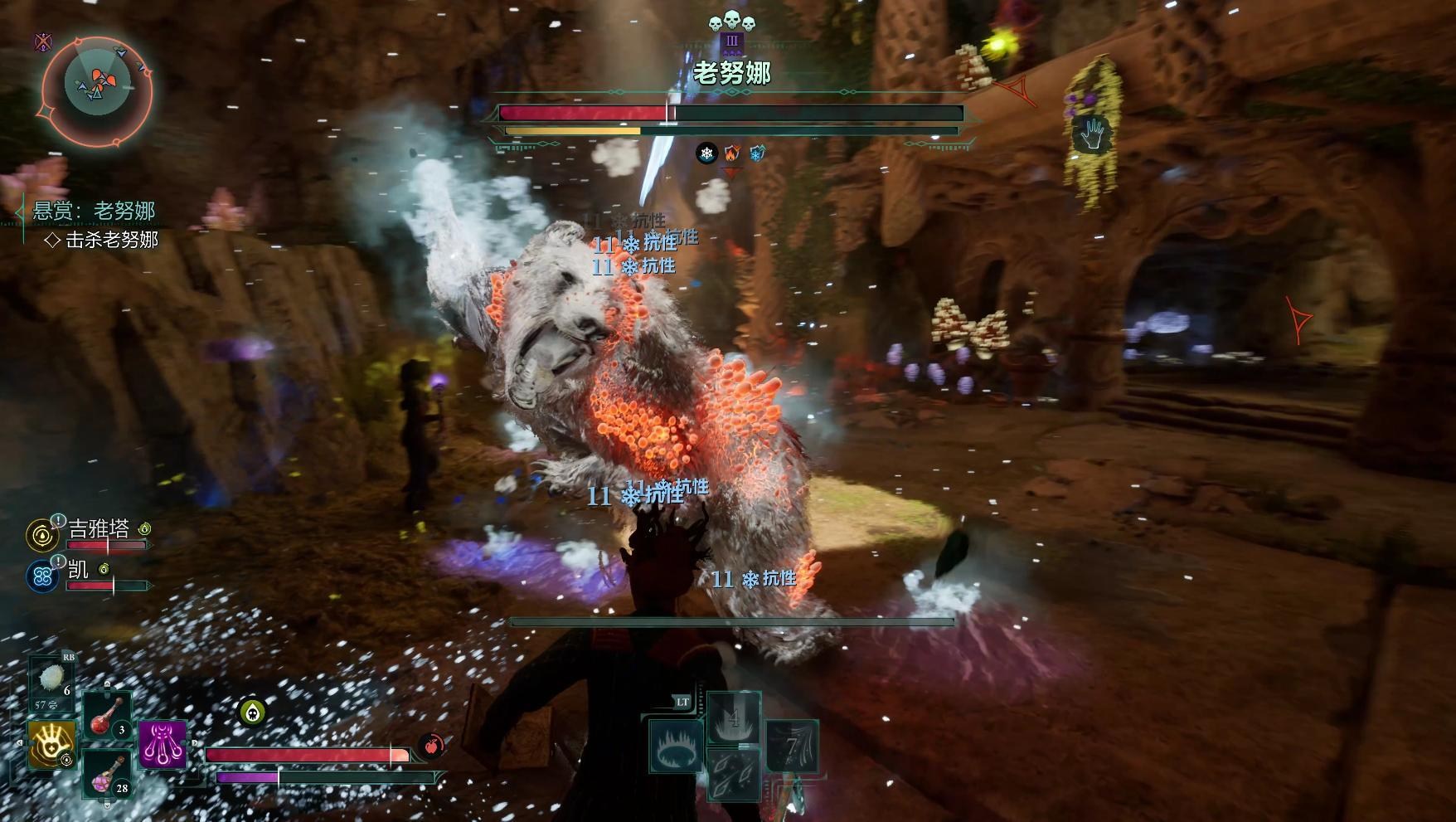Open the 悬赏：老努娜 bounty quest tracker
This screenshot has width=1456, height=822.
click(x=94, y=211)
